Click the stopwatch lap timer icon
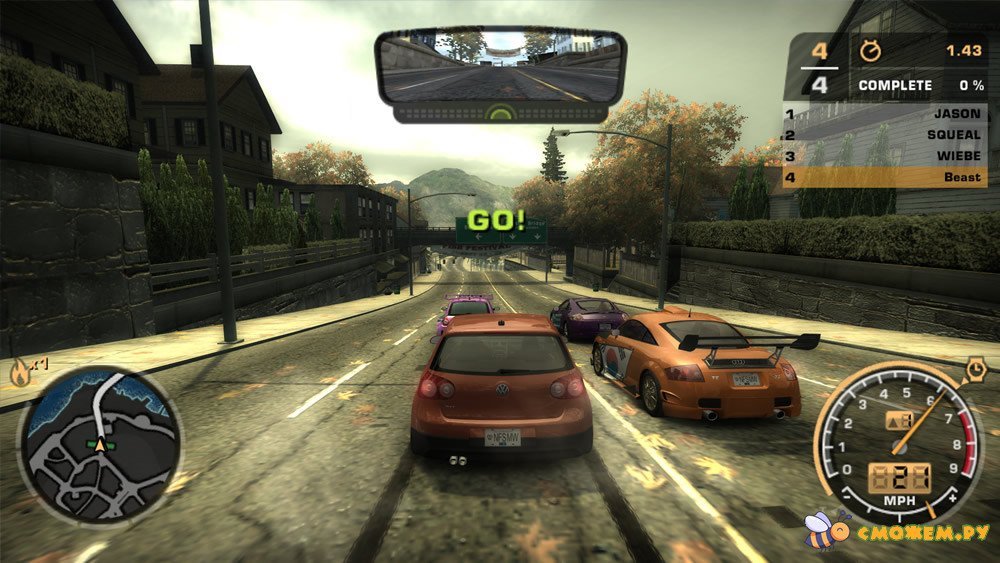The height and width of the screenshot is (563, 1000). [x=867, y=49]
